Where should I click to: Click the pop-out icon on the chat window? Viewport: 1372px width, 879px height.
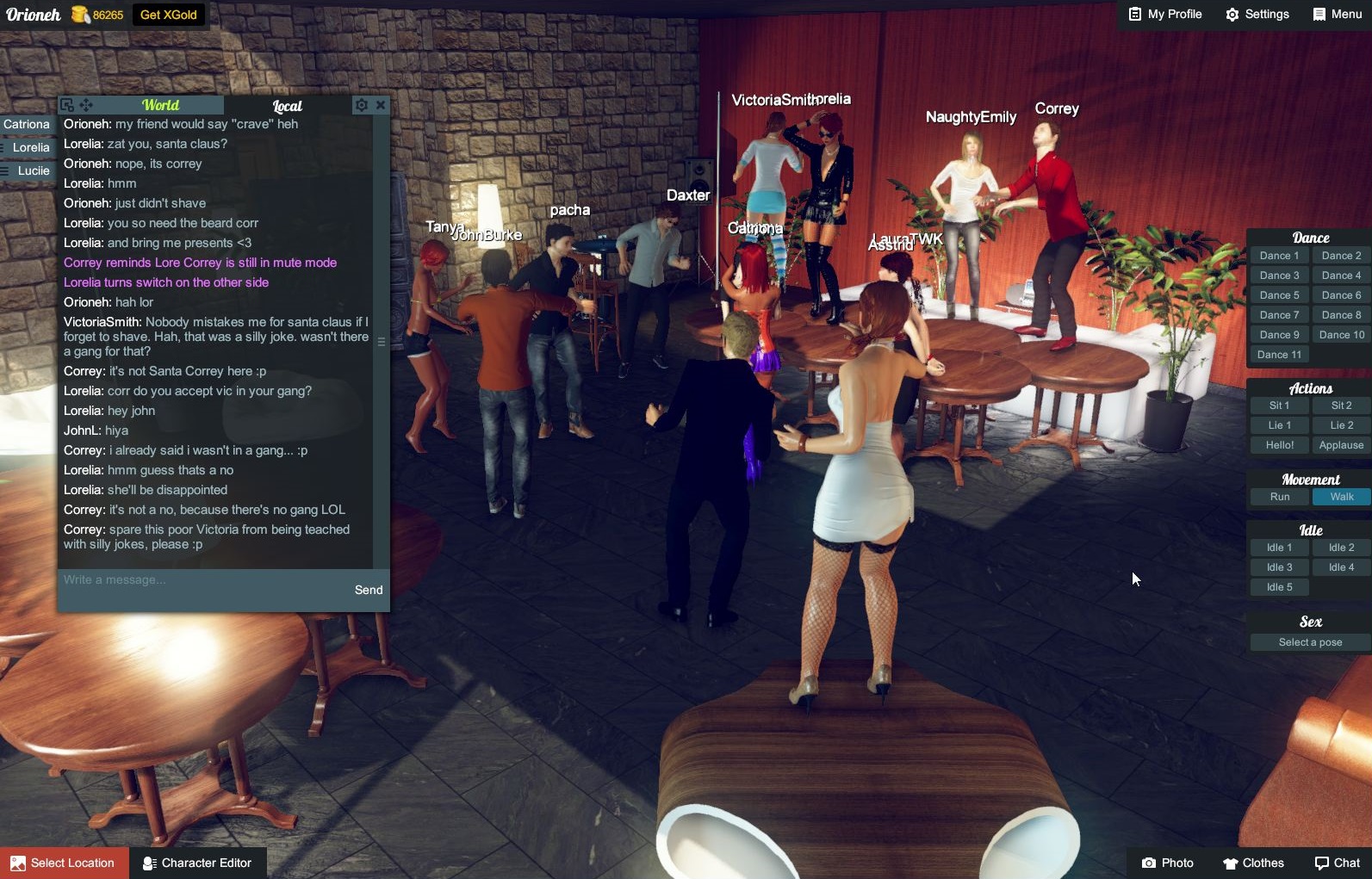[66, 104]
